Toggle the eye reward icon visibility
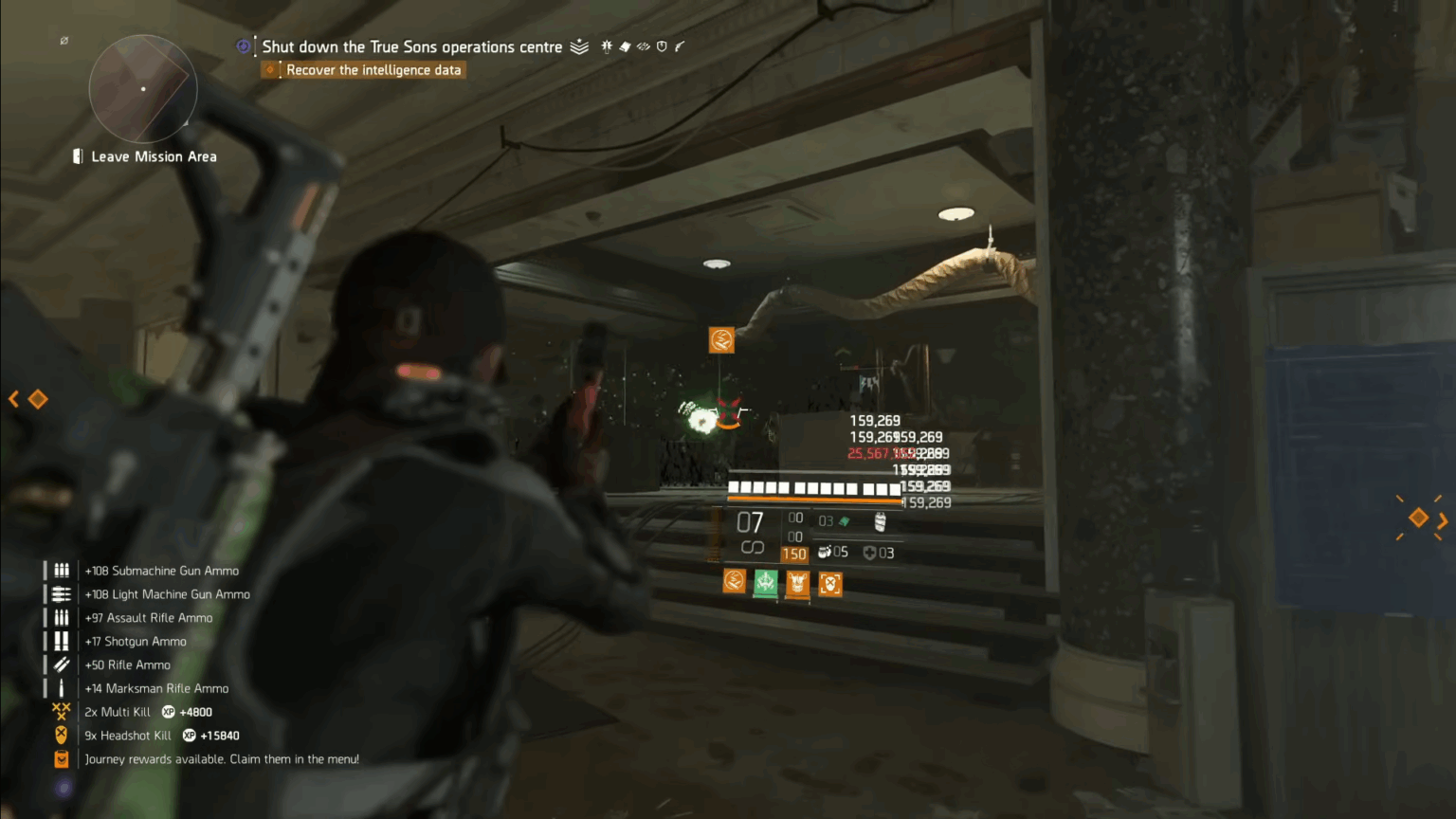The width and height of the screenshot is (1456, 819). [x=644, y=46]
